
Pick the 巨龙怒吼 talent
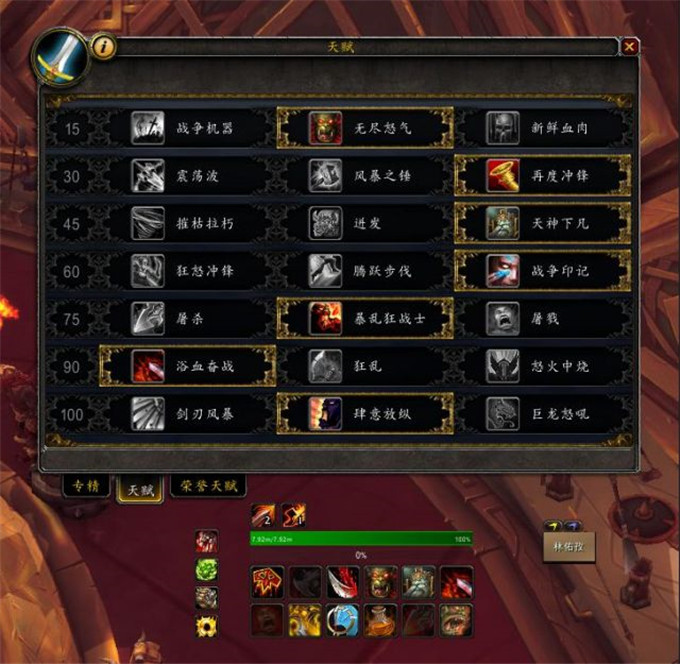[543, 413]
